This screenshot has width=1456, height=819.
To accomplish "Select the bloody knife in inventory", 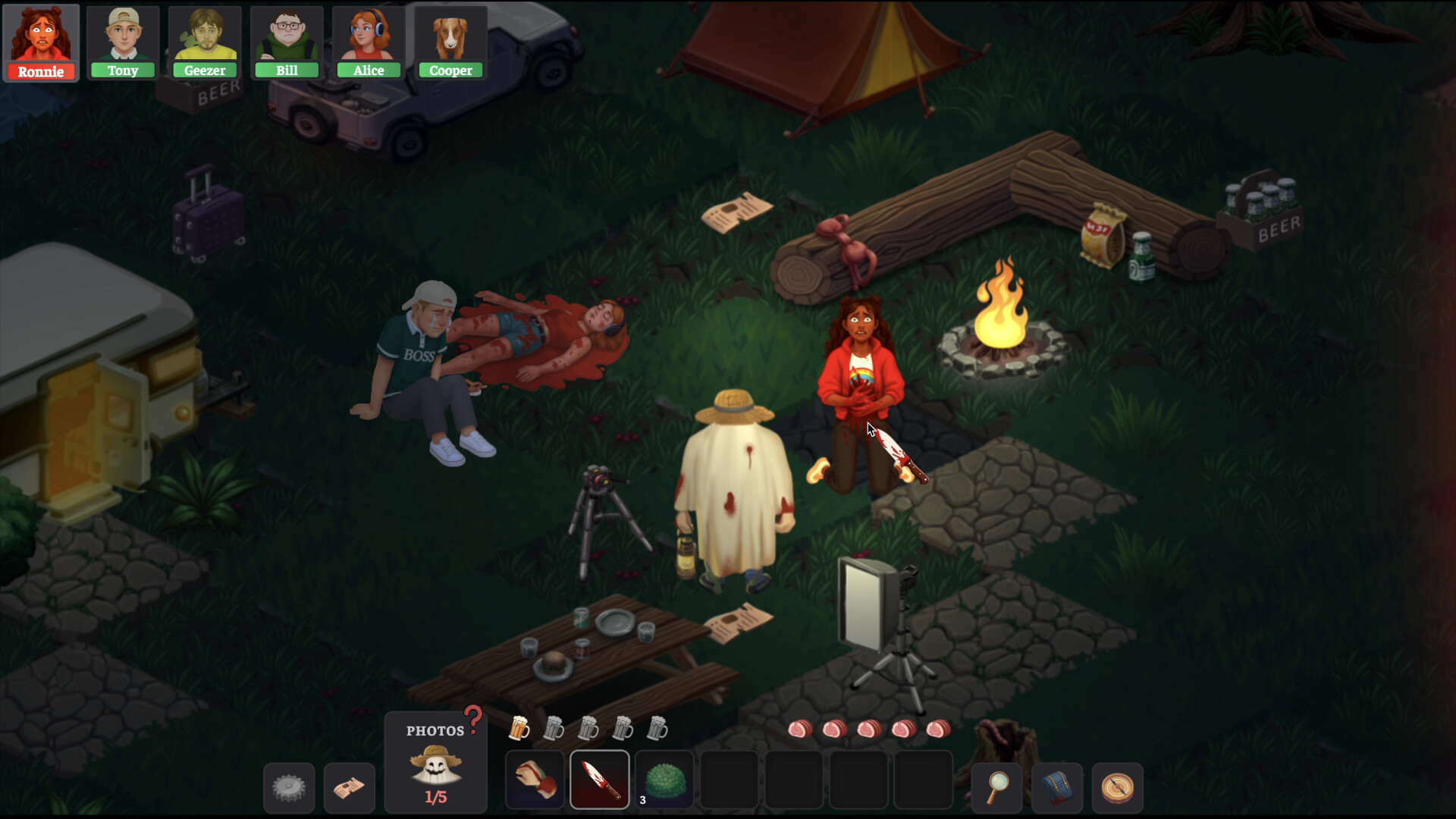I will [x=599, y=779].
